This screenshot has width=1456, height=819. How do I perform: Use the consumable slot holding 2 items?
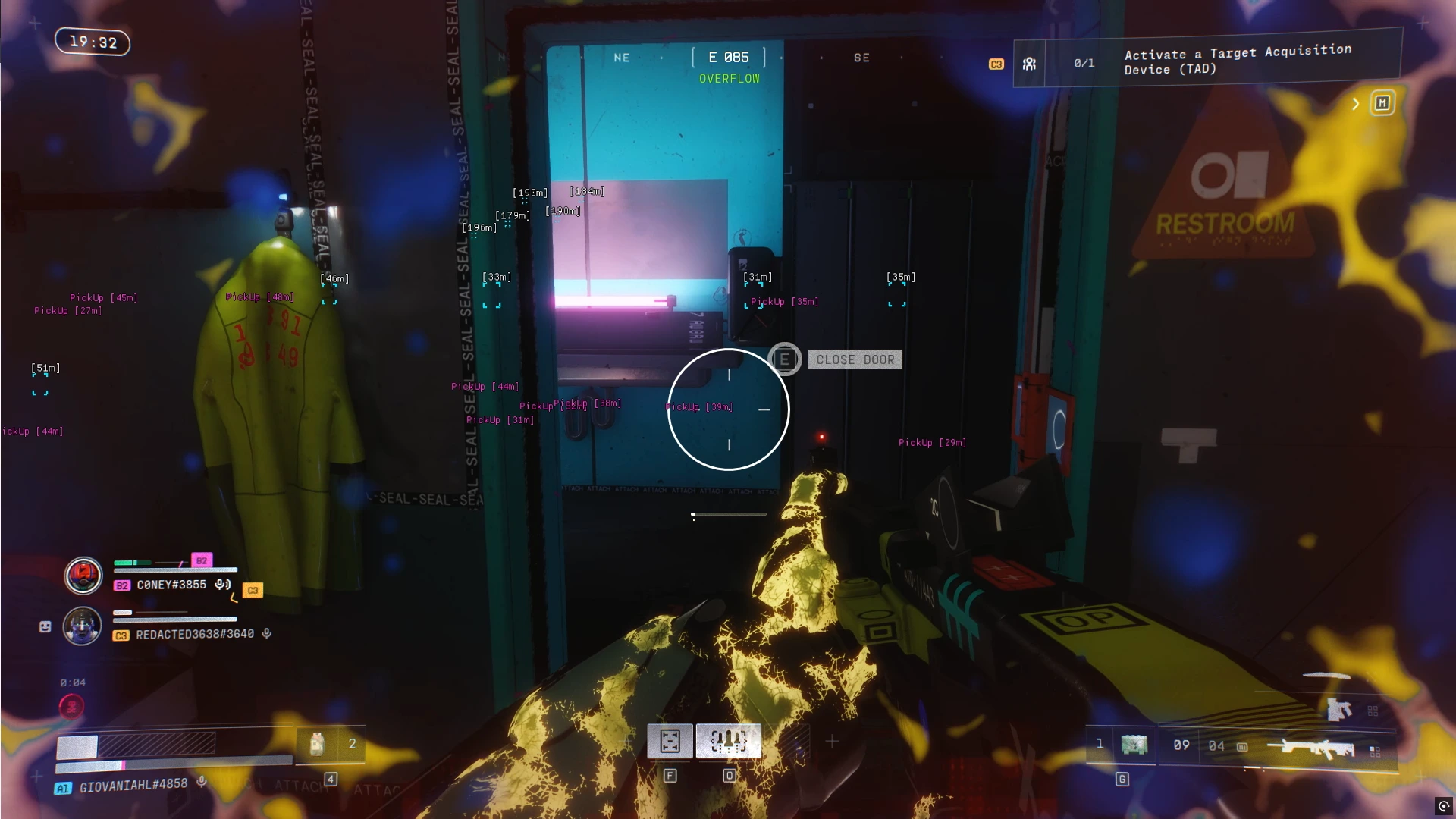[x=330, y=745]
